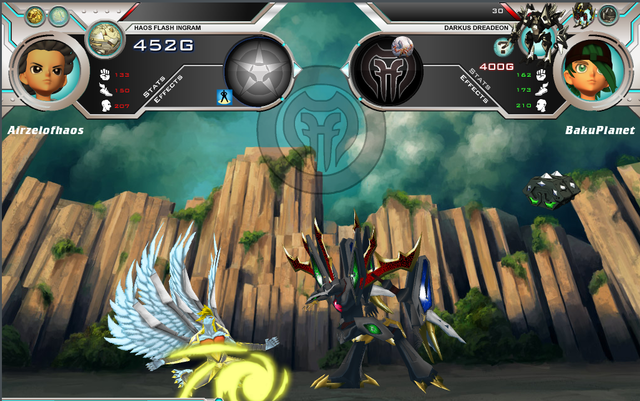Select the small Bakugan thumbnail in BakuPlanet's corner
This screenshot has width=640, height=401.
[x=580, y=13]
